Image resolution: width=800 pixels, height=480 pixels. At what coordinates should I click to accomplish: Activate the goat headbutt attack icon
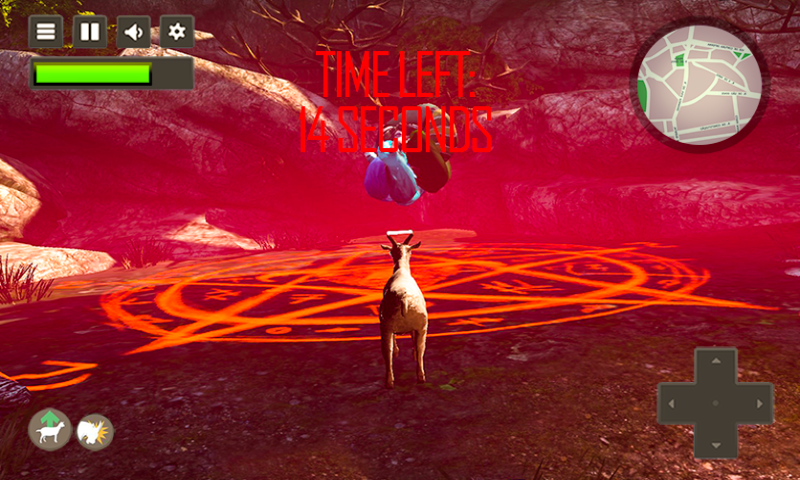(96, 432)
